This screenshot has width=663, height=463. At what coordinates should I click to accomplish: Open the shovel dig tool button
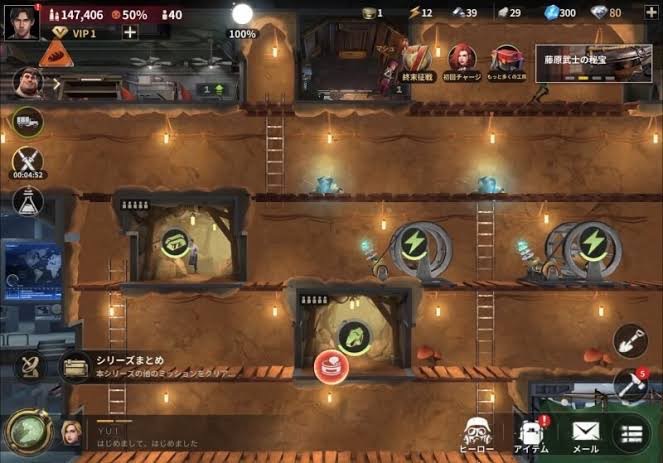(630, 341)
